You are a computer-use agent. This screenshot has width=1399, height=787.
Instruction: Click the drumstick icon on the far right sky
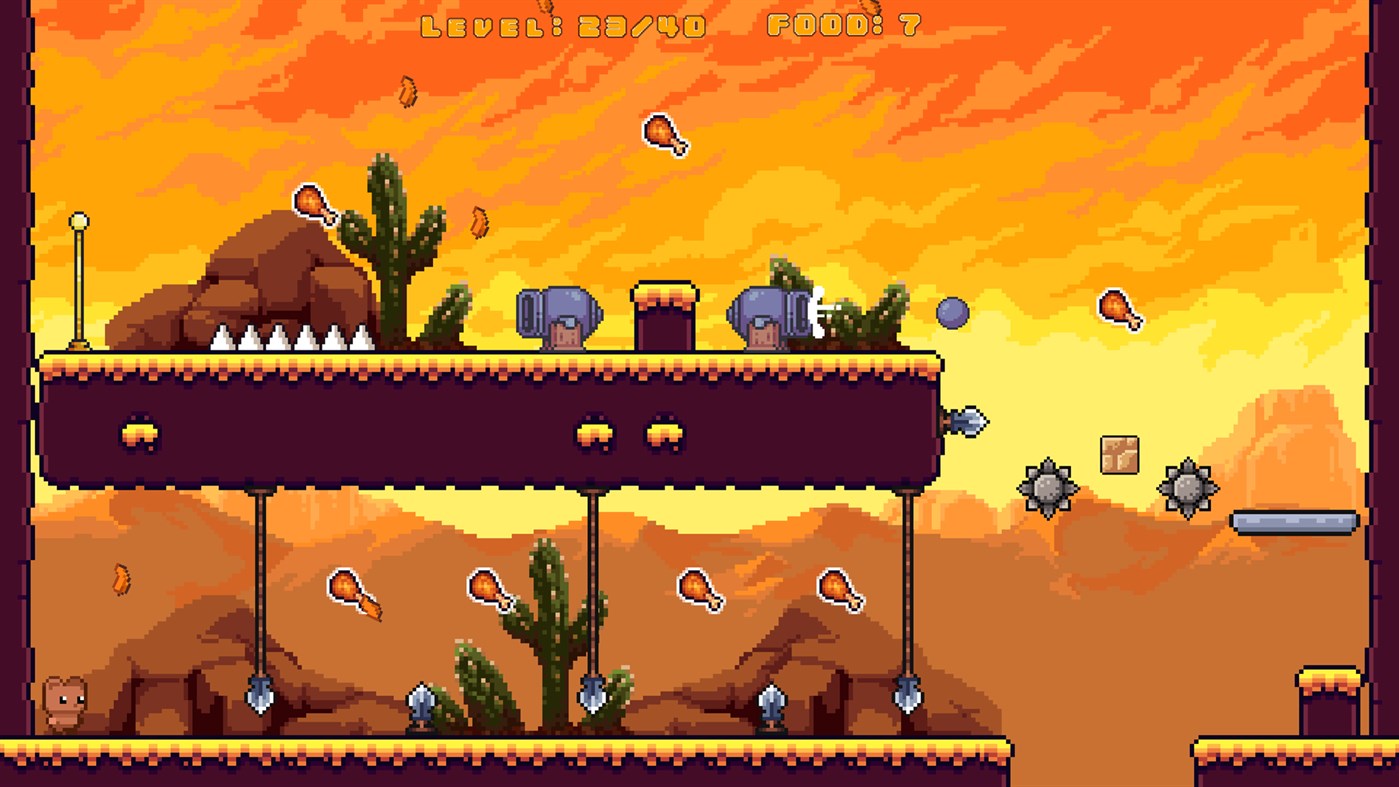click(1121, 310)
